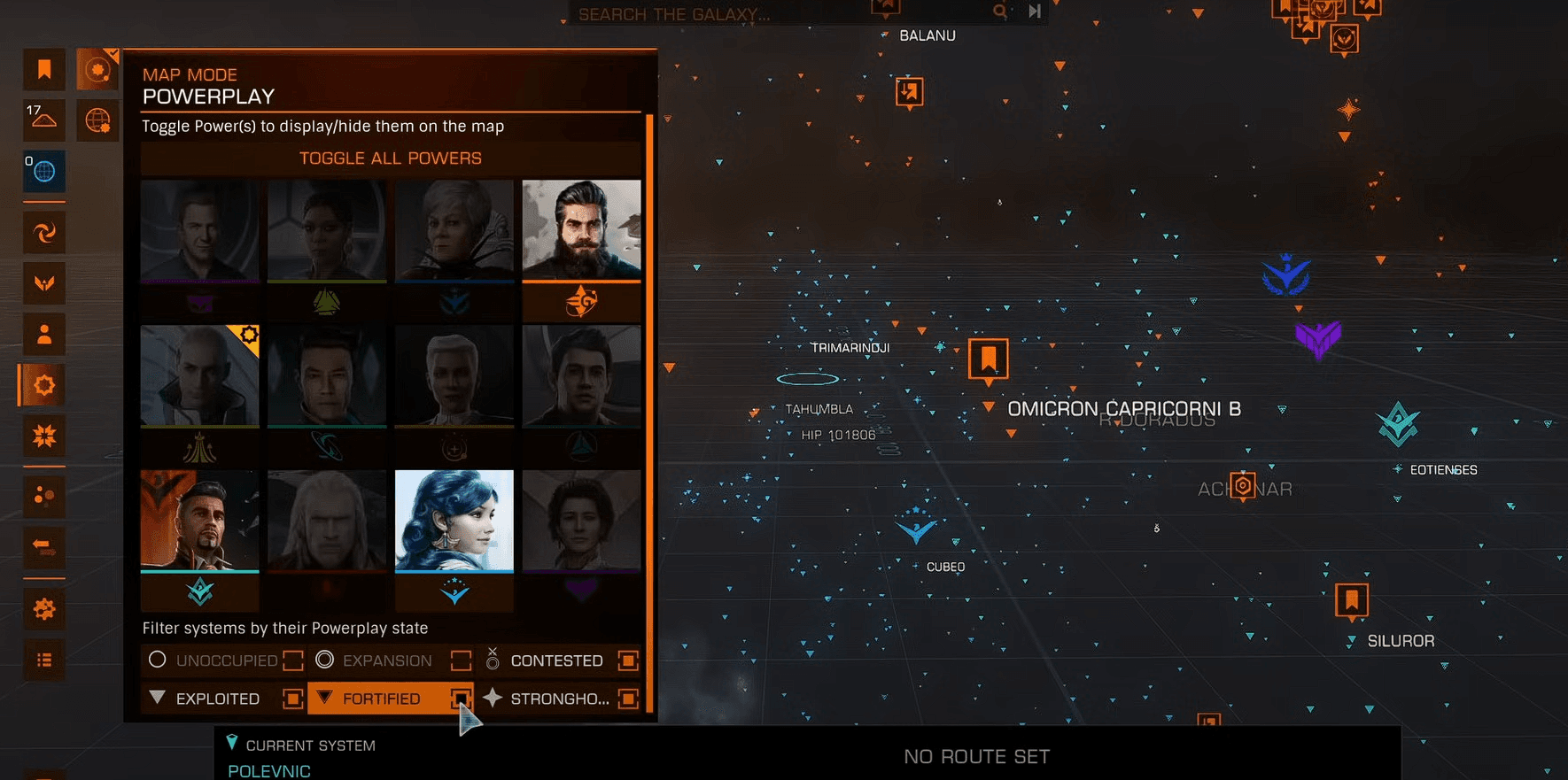
Task: Select the person-silhouette sidebar icon
Action: [44, 335]
